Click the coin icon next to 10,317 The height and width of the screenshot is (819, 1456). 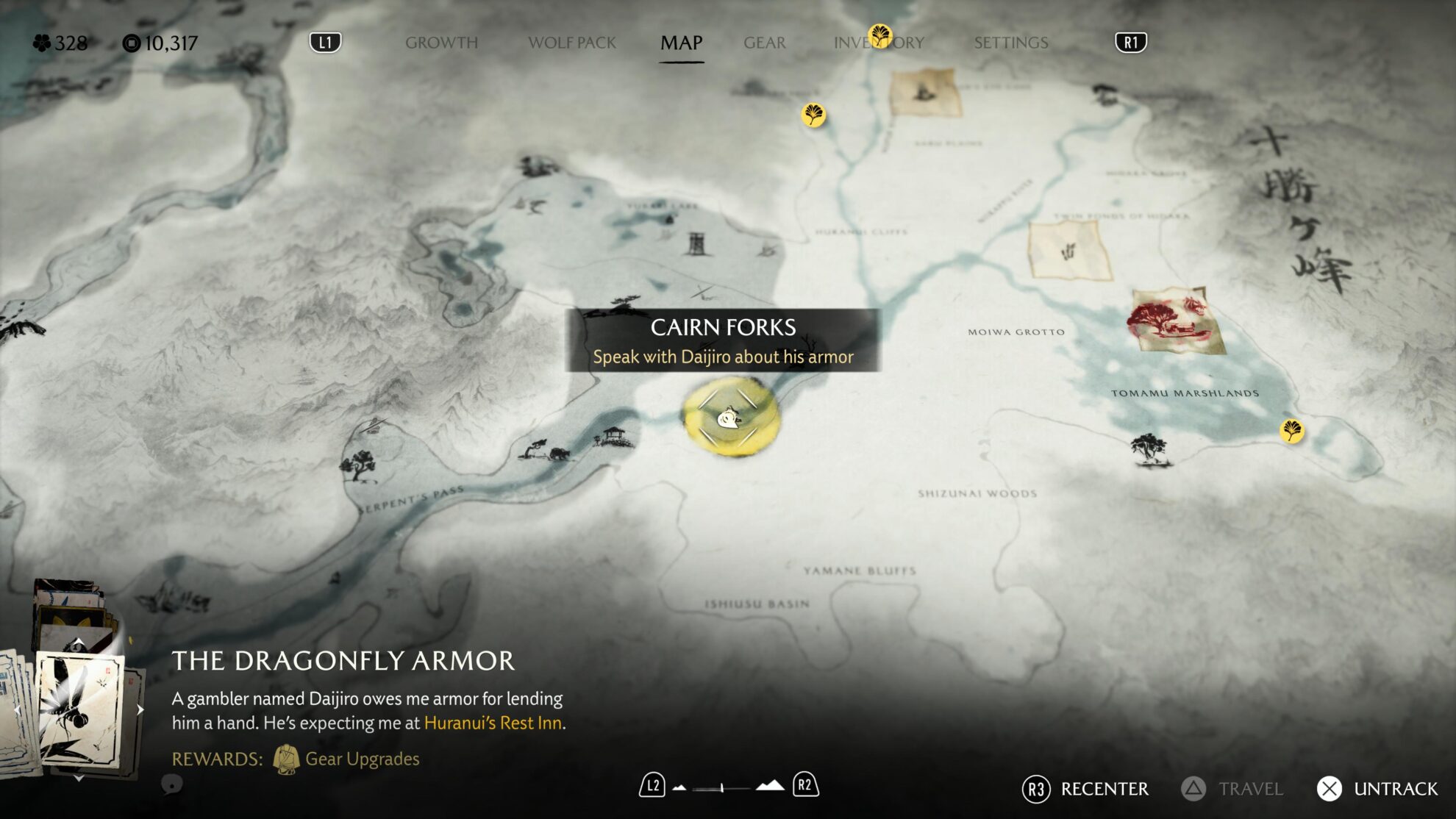[x=131, y=42]
